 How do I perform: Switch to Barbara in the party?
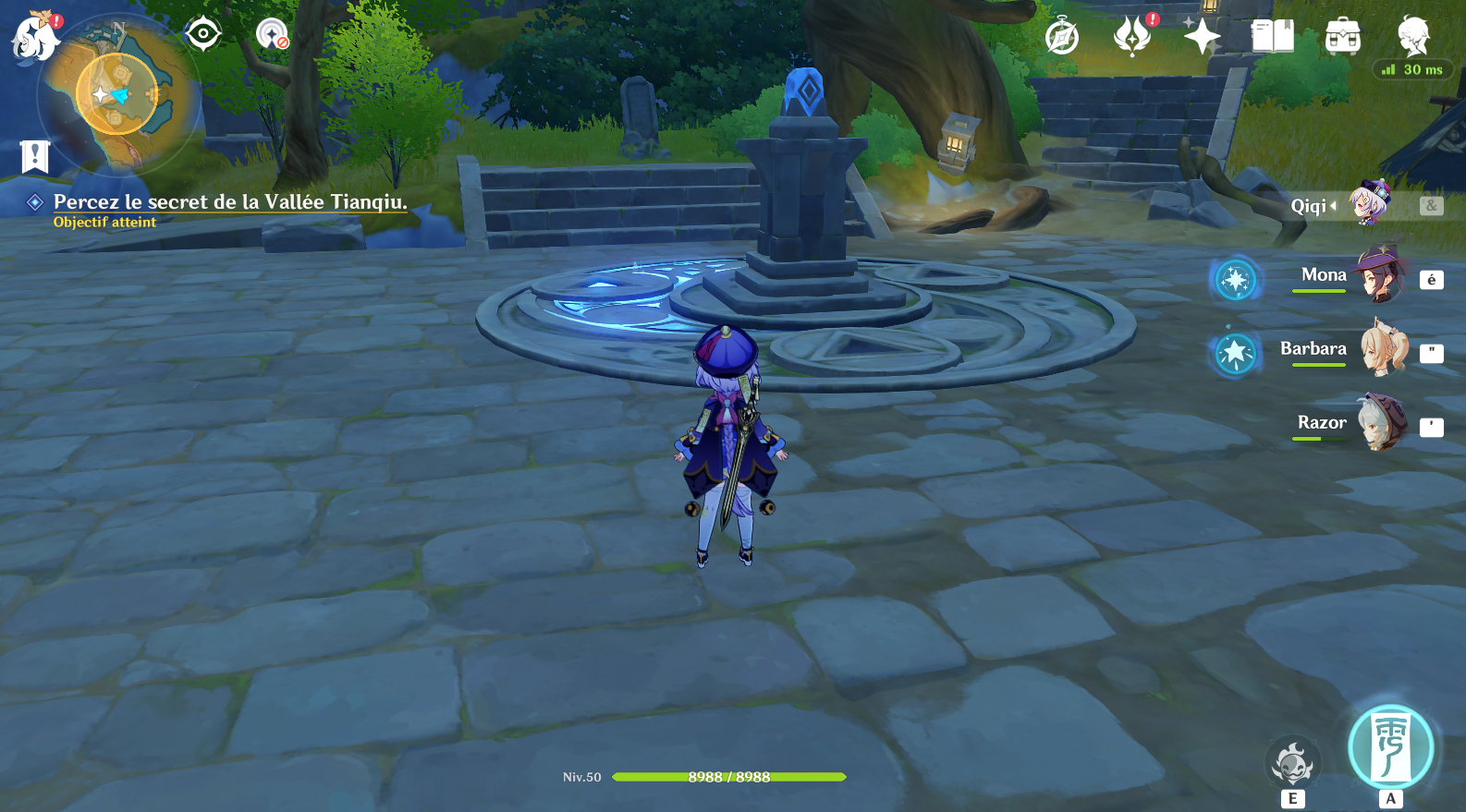[1382, 349]
